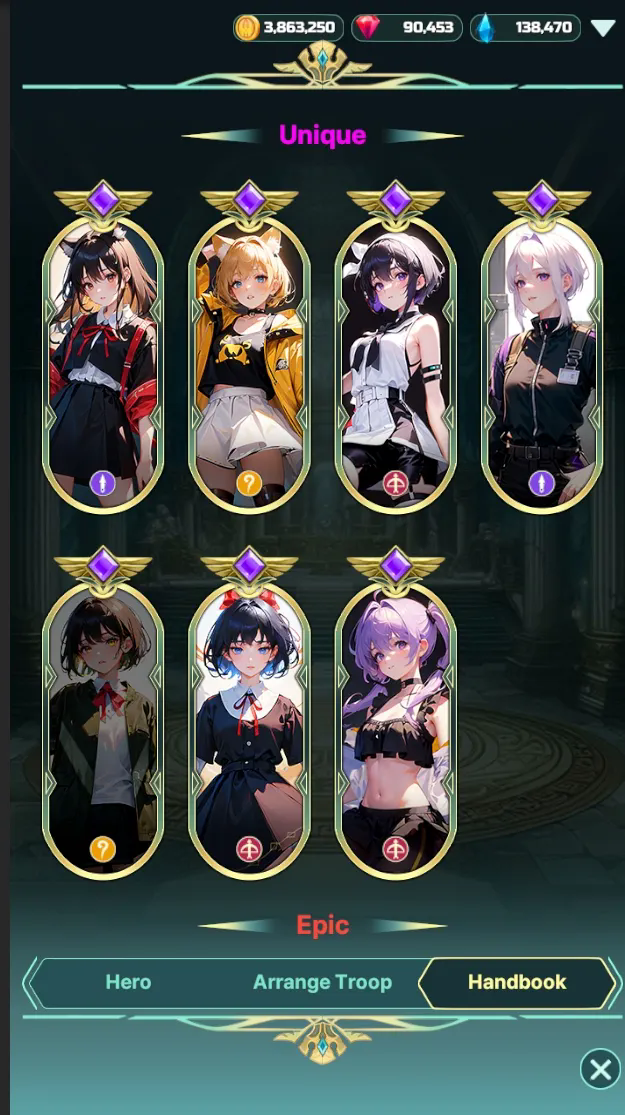Open the Arrange Troop tab
The height and width of the screenshot is (1115, 625).
click(322, 982)
